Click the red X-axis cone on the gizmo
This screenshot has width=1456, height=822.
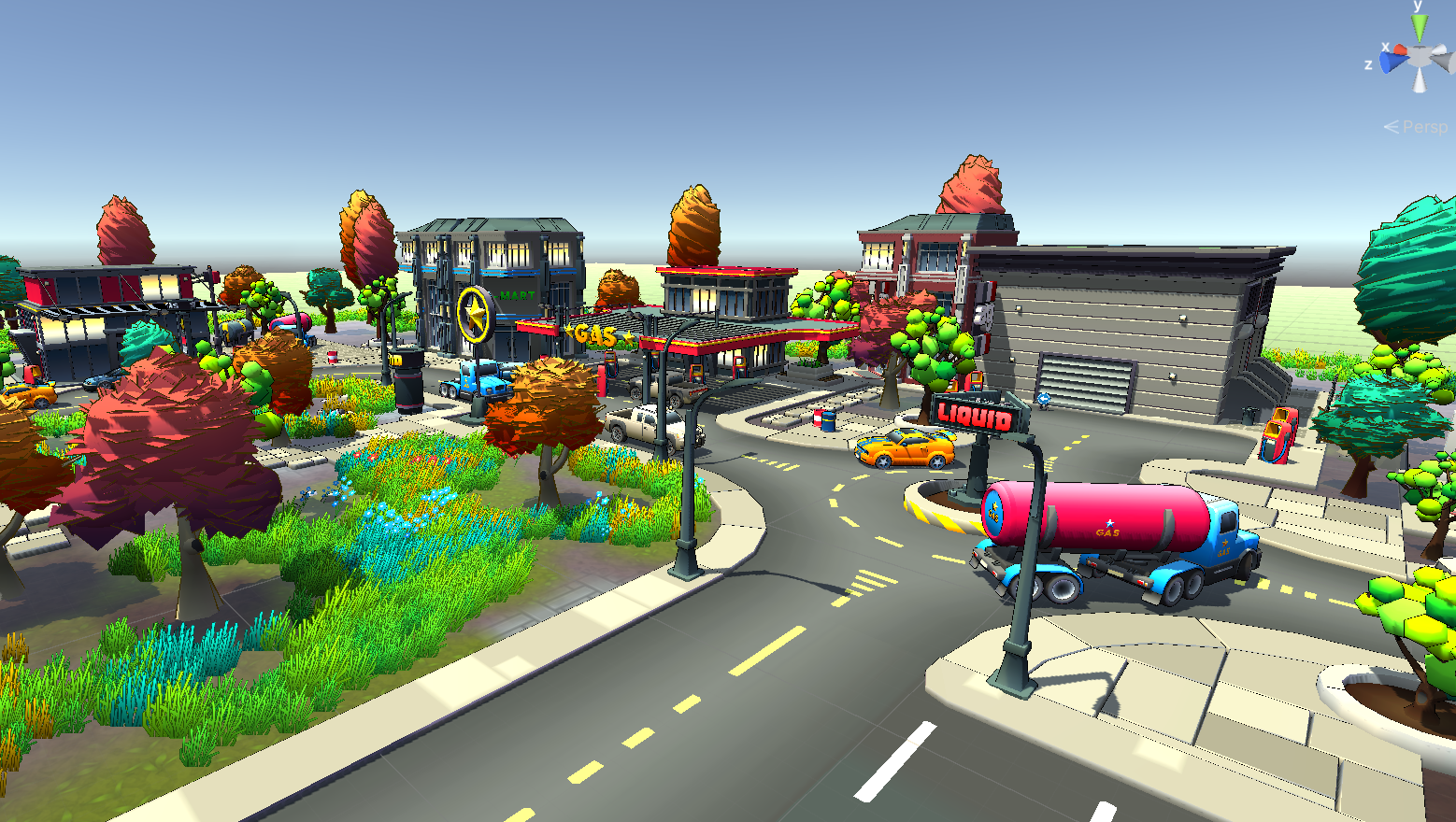point(1399,50)
